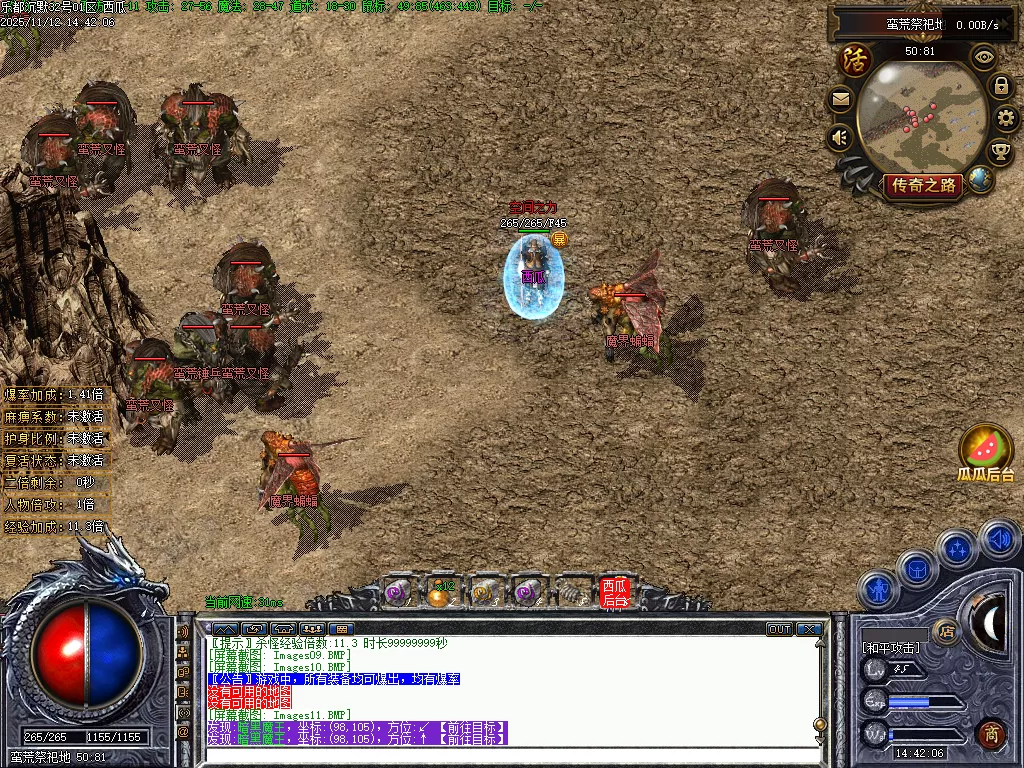Toggle the eye visibility icon
1024x768 pixels.
click(x=984, y=57)
